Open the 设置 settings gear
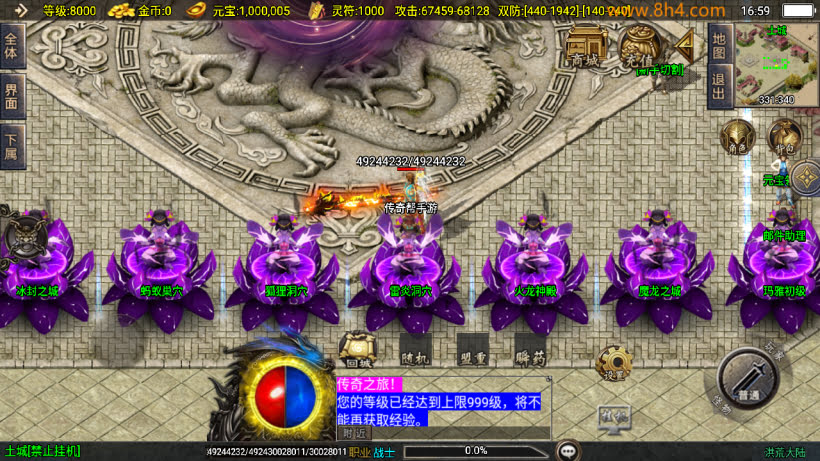The image size is (820, 461). point(612,364)
